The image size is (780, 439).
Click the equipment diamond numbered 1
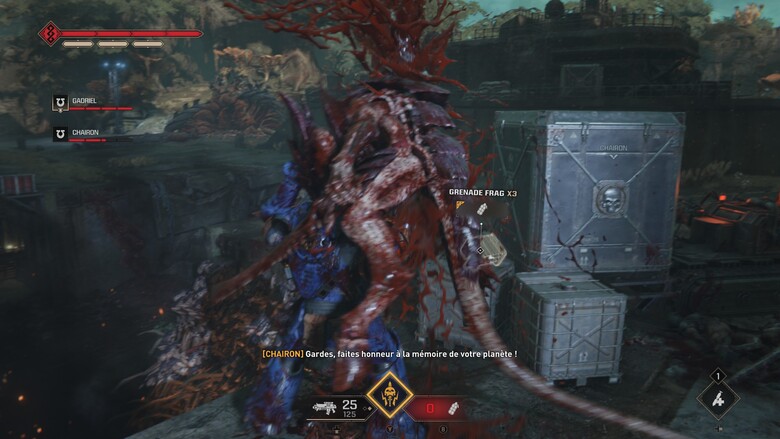717,398
